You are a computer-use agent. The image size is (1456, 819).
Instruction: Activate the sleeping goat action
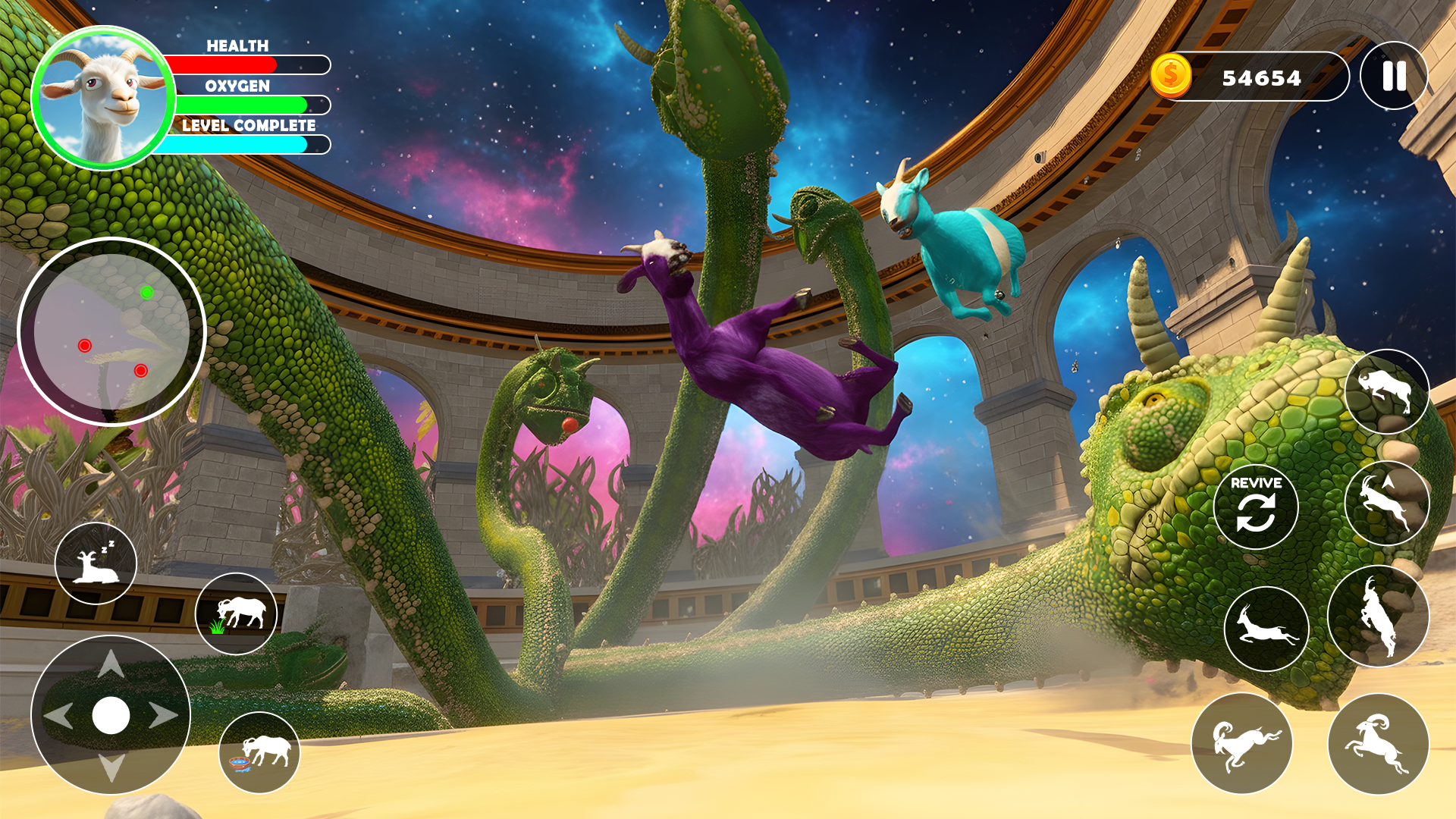96,563
